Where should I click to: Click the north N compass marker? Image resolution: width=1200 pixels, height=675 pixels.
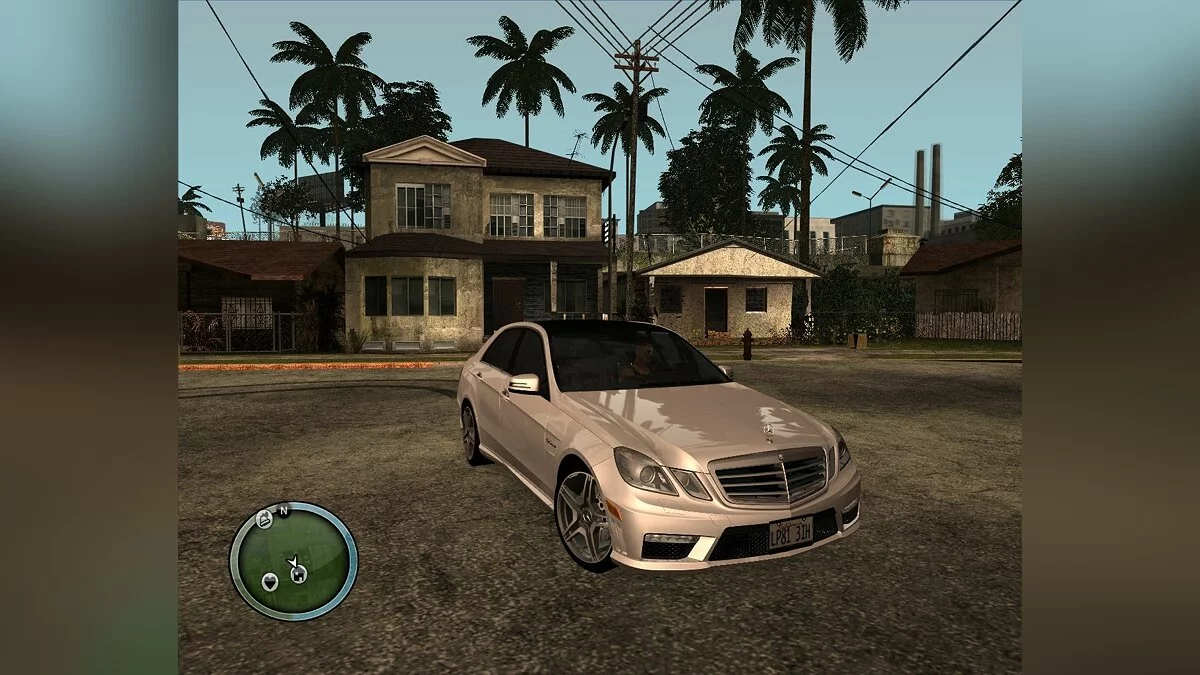pyautogui.click(x=283, y=511)
